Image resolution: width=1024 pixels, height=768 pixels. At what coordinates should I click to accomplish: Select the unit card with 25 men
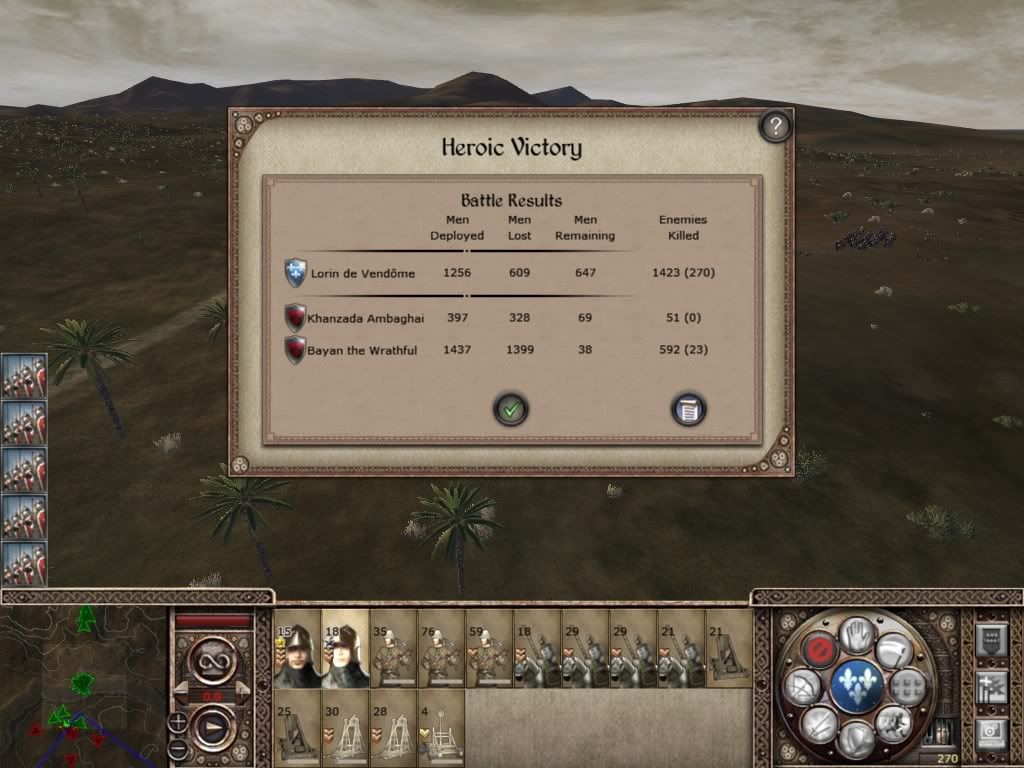(x=297, y=727)
